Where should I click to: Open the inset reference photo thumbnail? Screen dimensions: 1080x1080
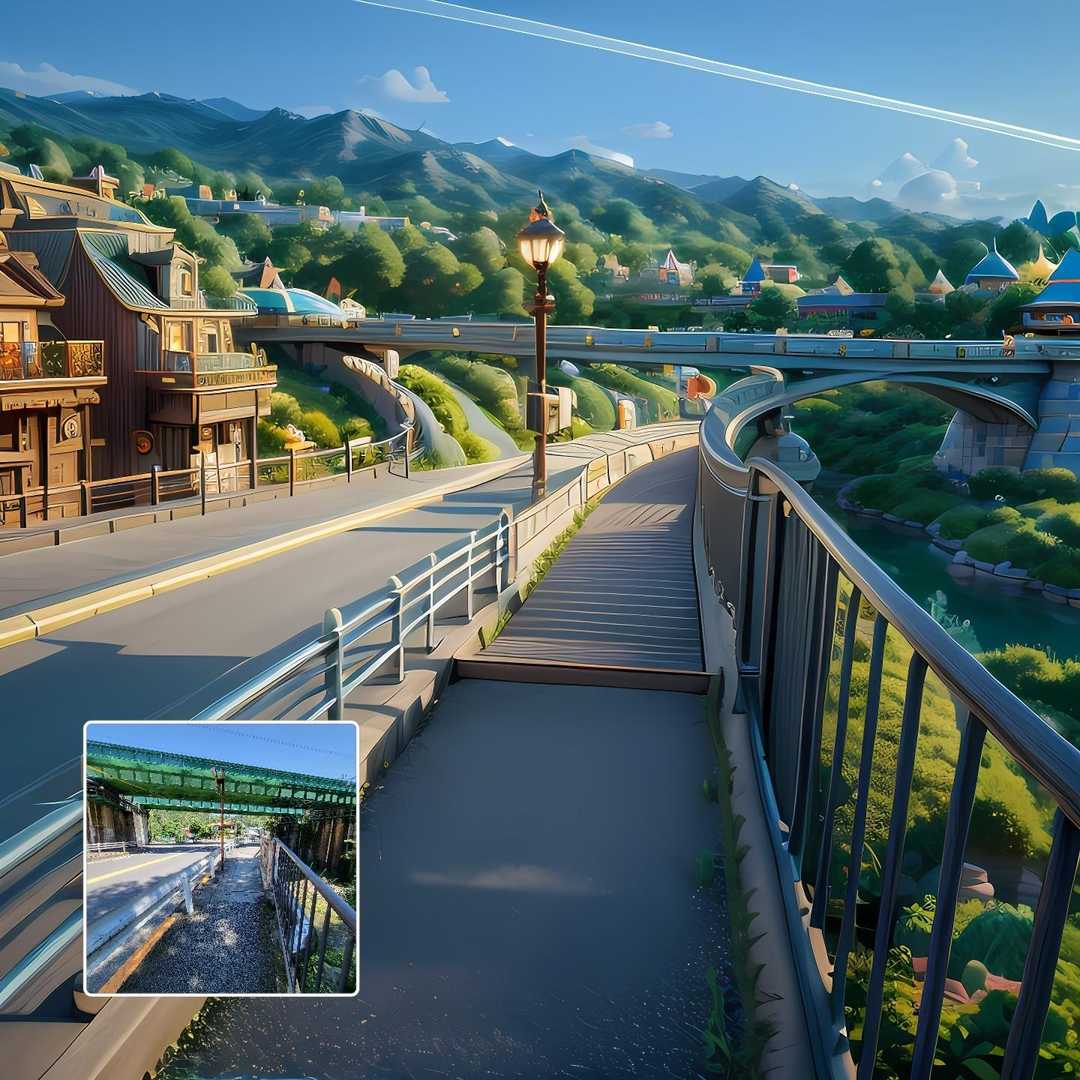tap(221, 858)
